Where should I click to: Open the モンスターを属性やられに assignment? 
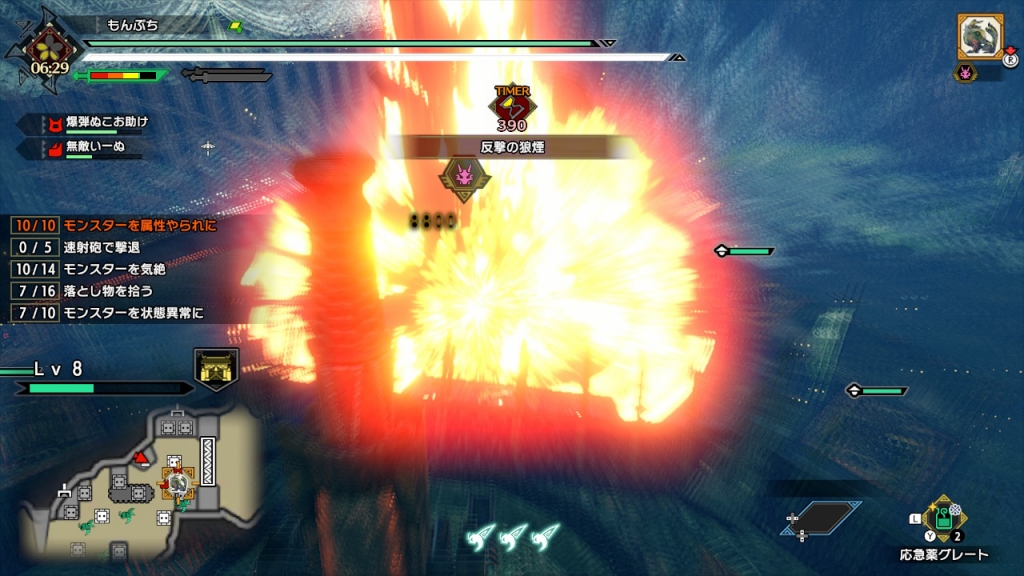click(x=139, y=225)
